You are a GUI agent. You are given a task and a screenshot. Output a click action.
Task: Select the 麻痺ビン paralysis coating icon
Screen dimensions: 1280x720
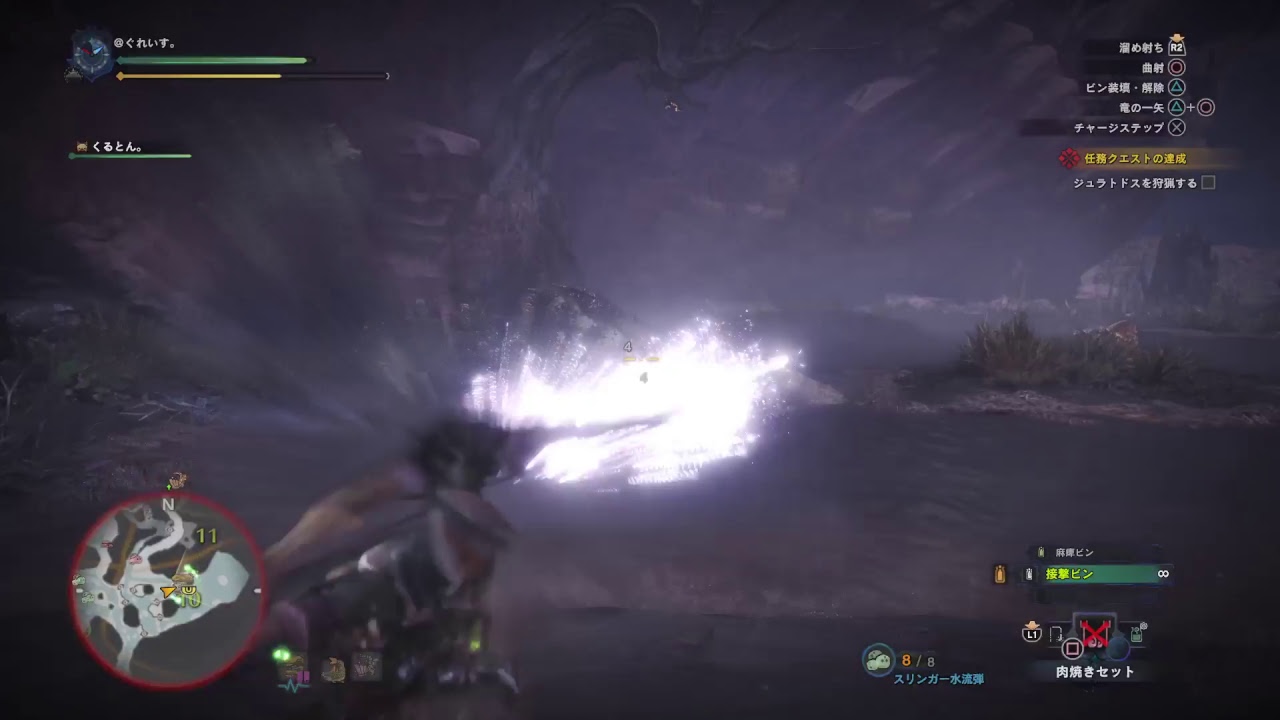pyautogui.click(x=1040, y=551)
